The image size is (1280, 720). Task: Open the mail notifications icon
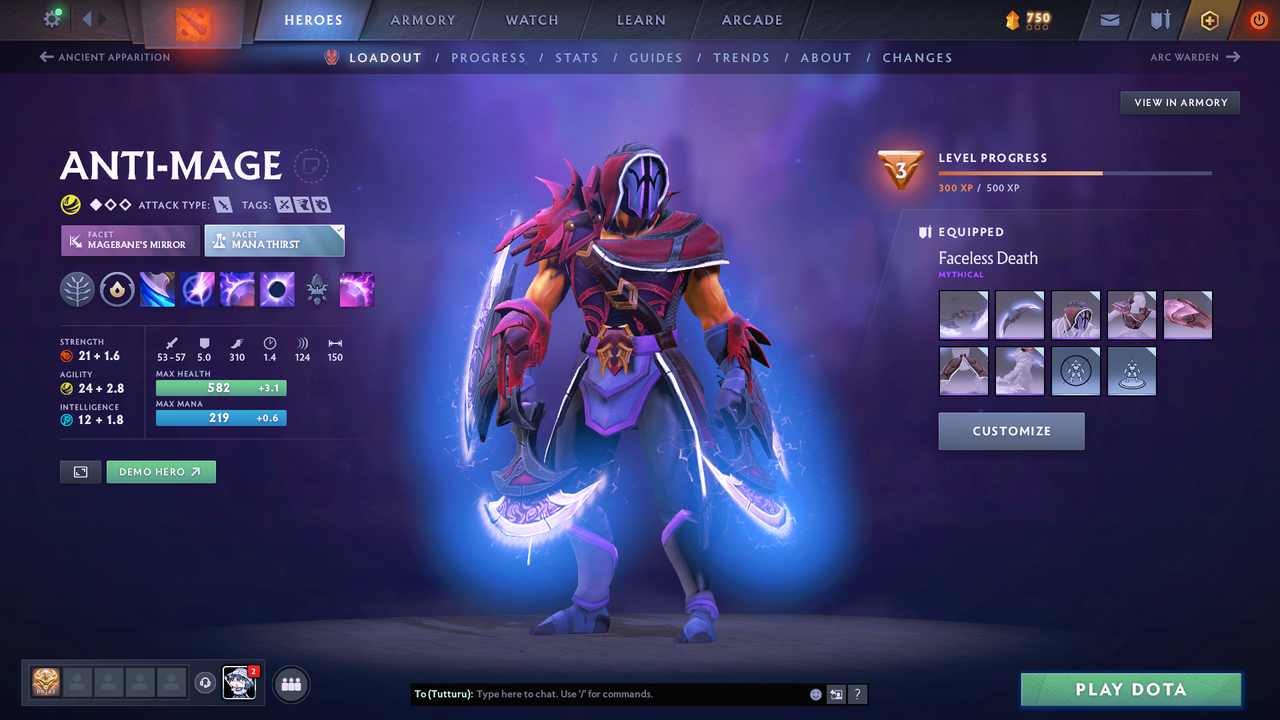point(1112,20)
